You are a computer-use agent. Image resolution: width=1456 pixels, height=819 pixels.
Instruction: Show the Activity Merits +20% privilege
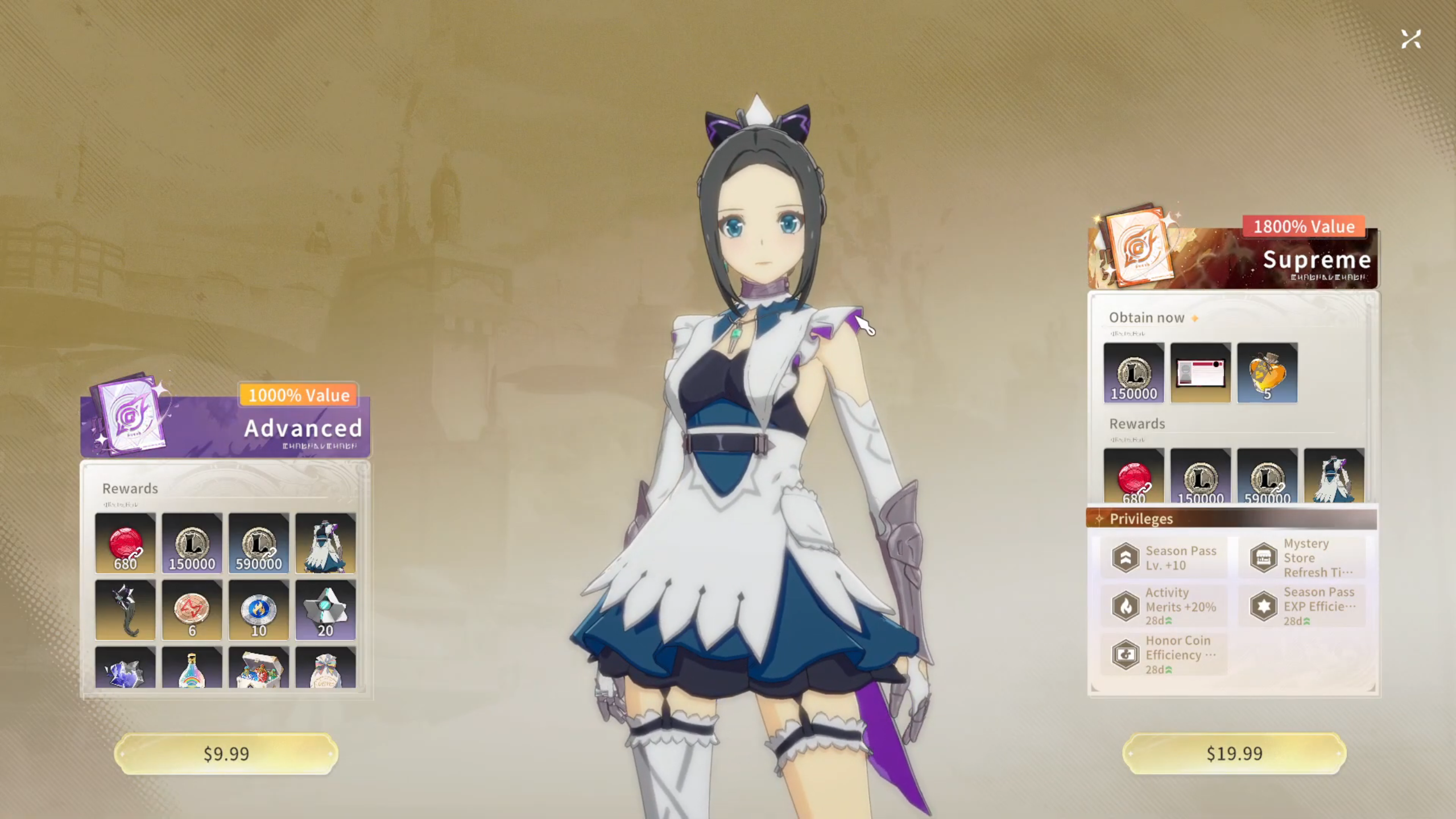[x=1164, y=606]
